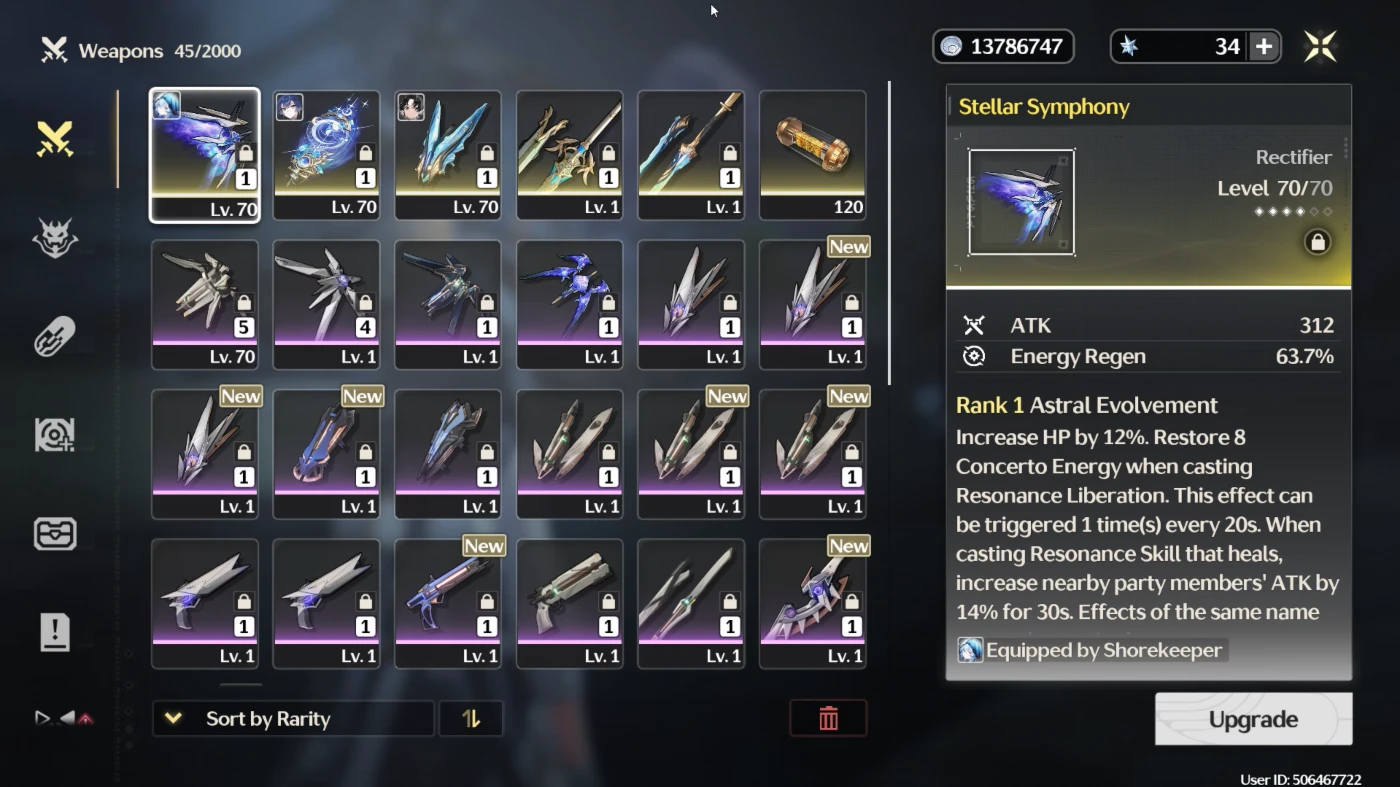Close the weapons inventory screen
Image resolution: width=1400 pixels, height=787 pixels.
coord(1320,46)
